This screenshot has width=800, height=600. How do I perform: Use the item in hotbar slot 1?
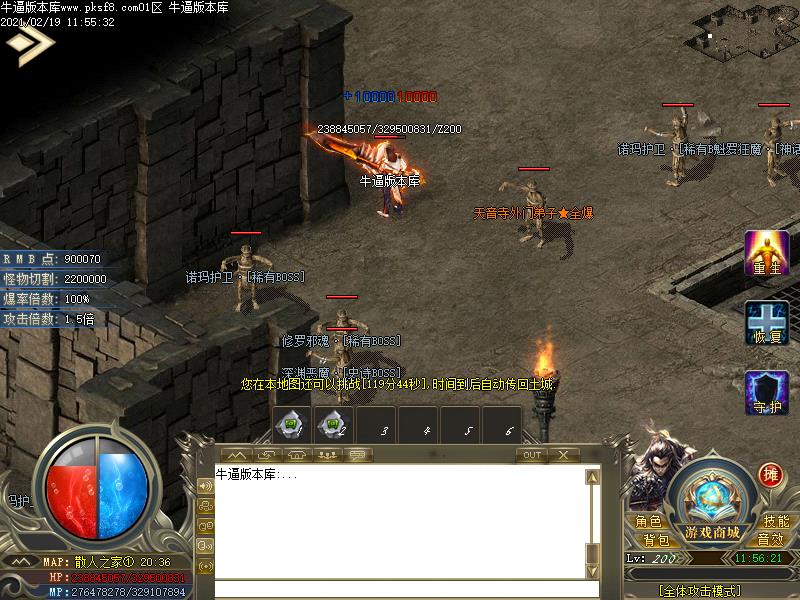pyautogui.click(x=291, y=425)
